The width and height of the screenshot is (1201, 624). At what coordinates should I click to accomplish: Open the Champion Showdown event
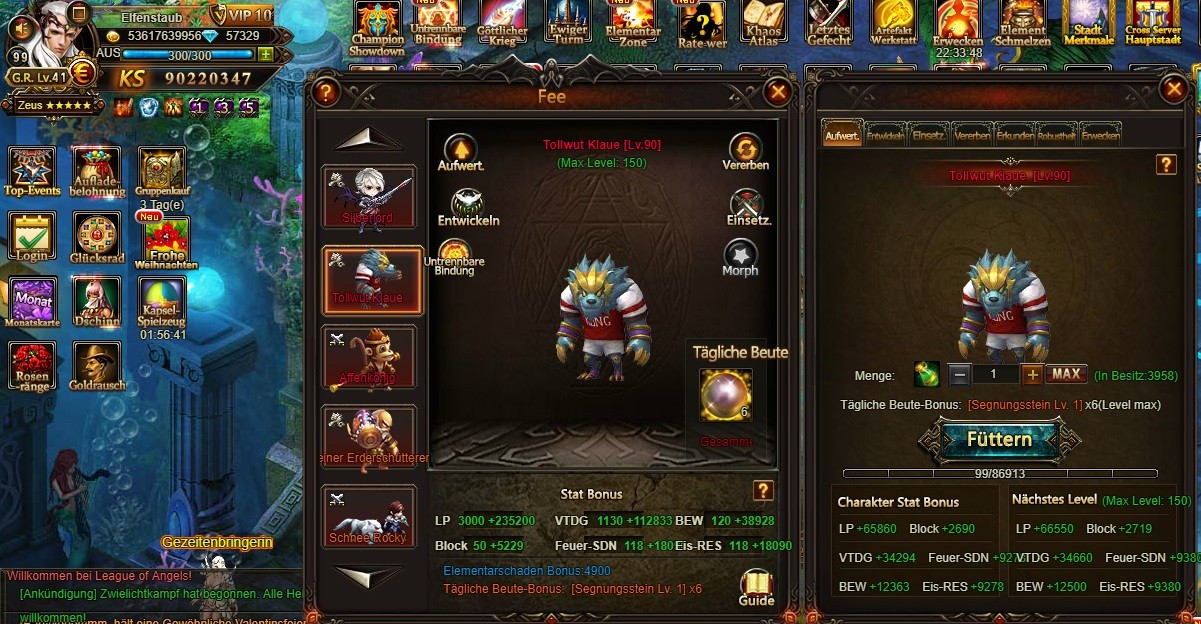pos(378,27)
